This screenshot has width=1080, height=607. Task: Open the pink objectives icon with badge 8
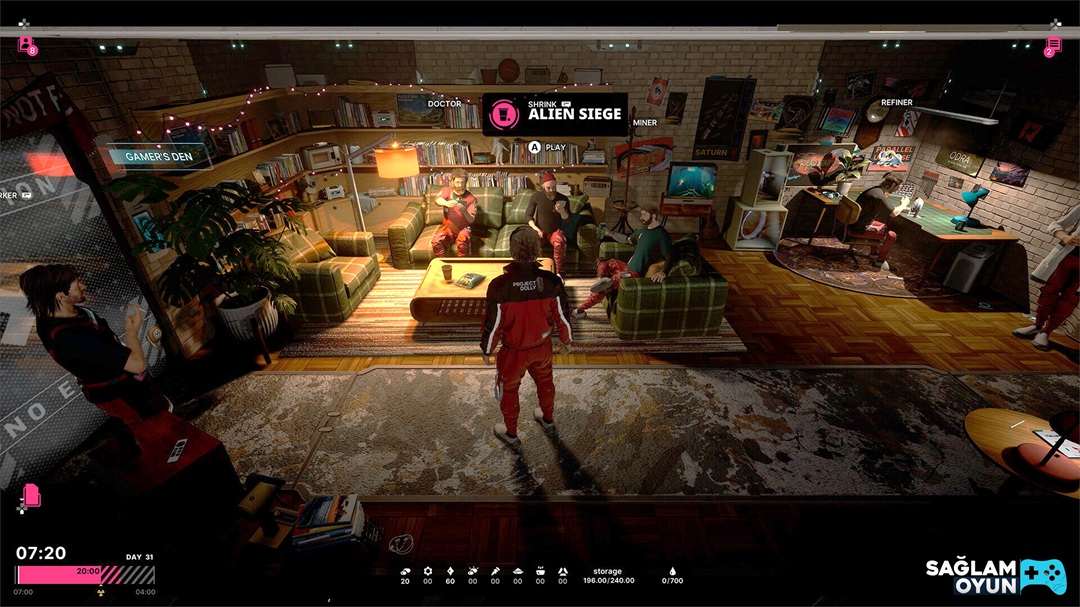click(27, 45)
